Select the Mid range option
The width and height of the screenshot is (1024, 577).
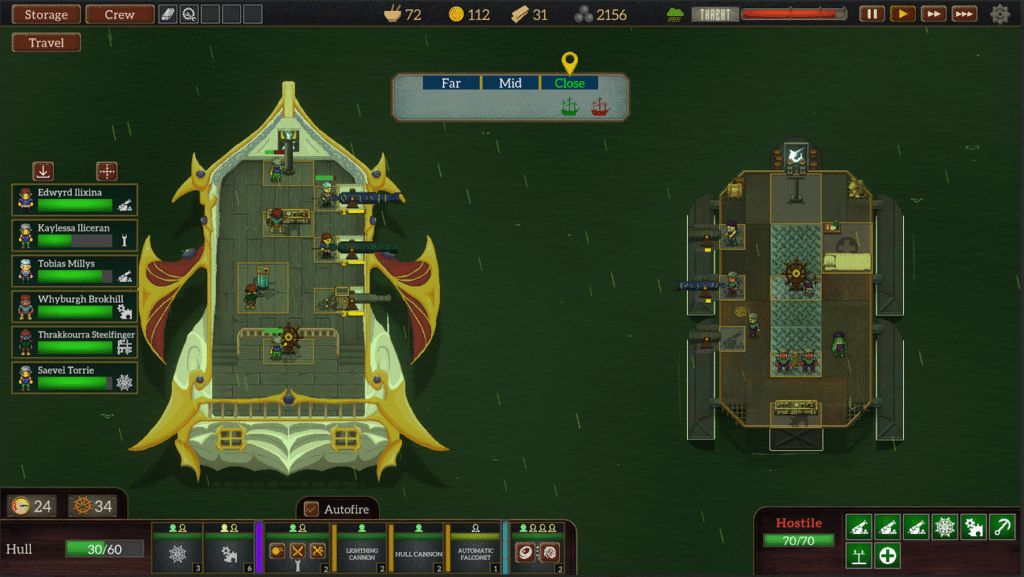pyautogui.click(x=510, y=83)
